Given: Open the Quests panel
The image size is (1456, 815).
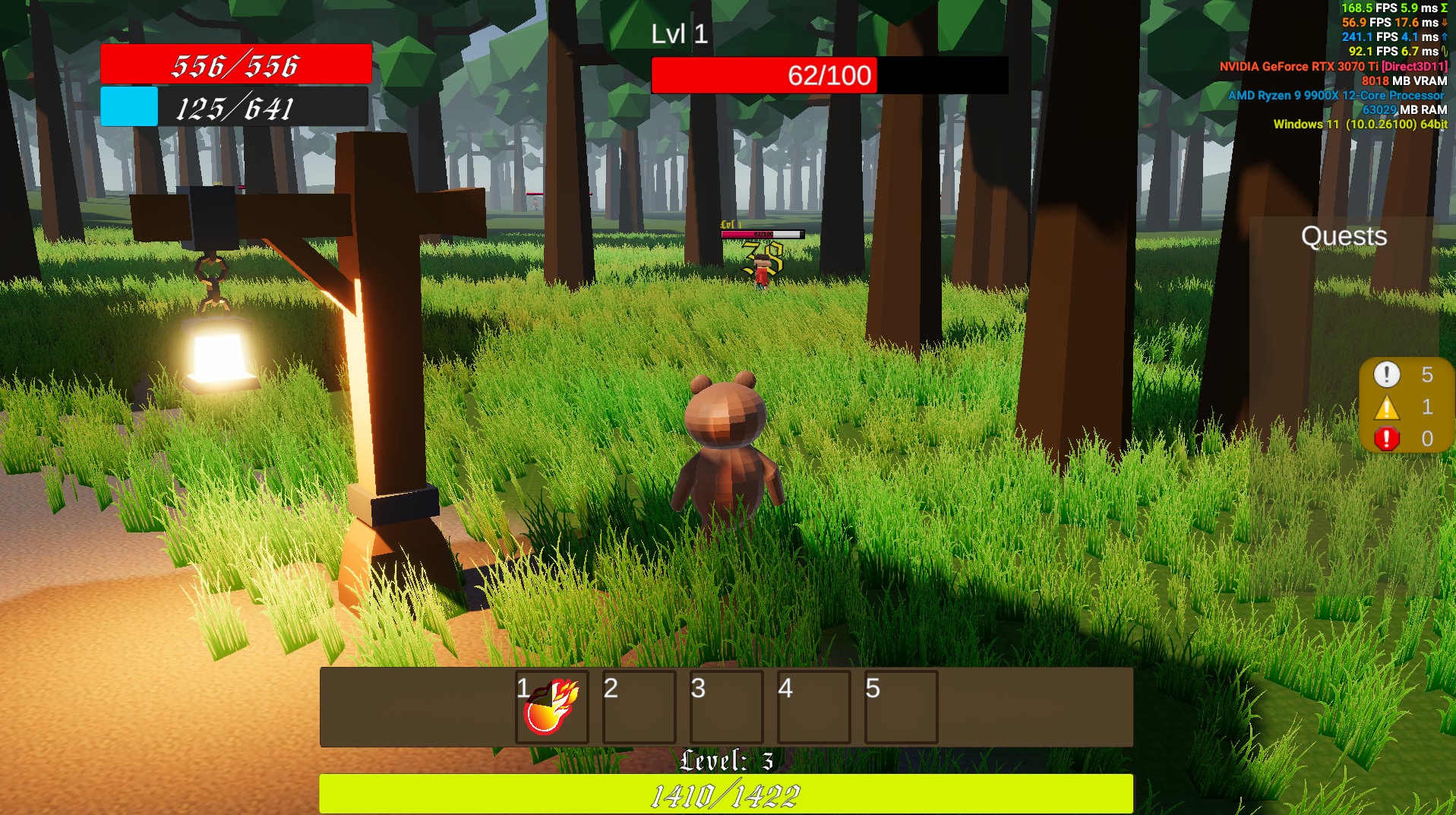Looking at the screenshot, I should (1344, 236).
